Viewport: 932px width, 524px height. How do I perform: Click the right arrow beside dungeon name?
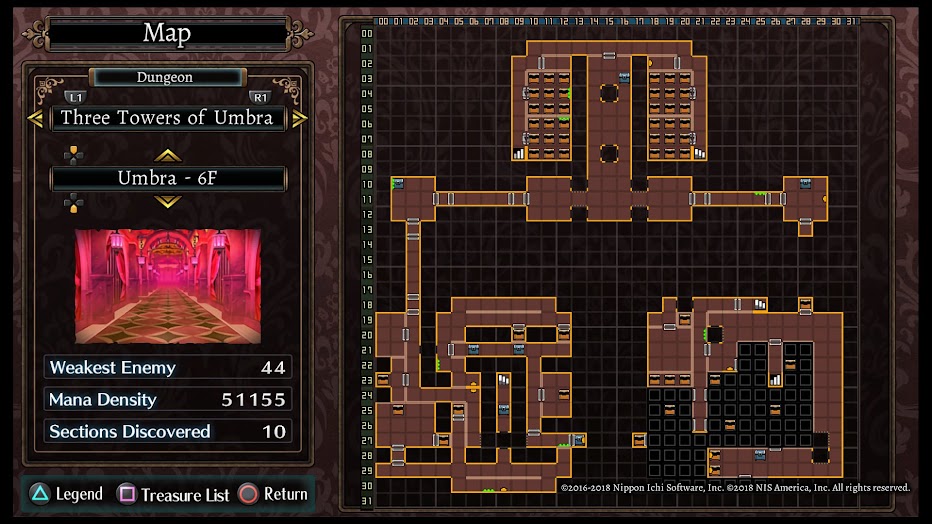(299, 118)
